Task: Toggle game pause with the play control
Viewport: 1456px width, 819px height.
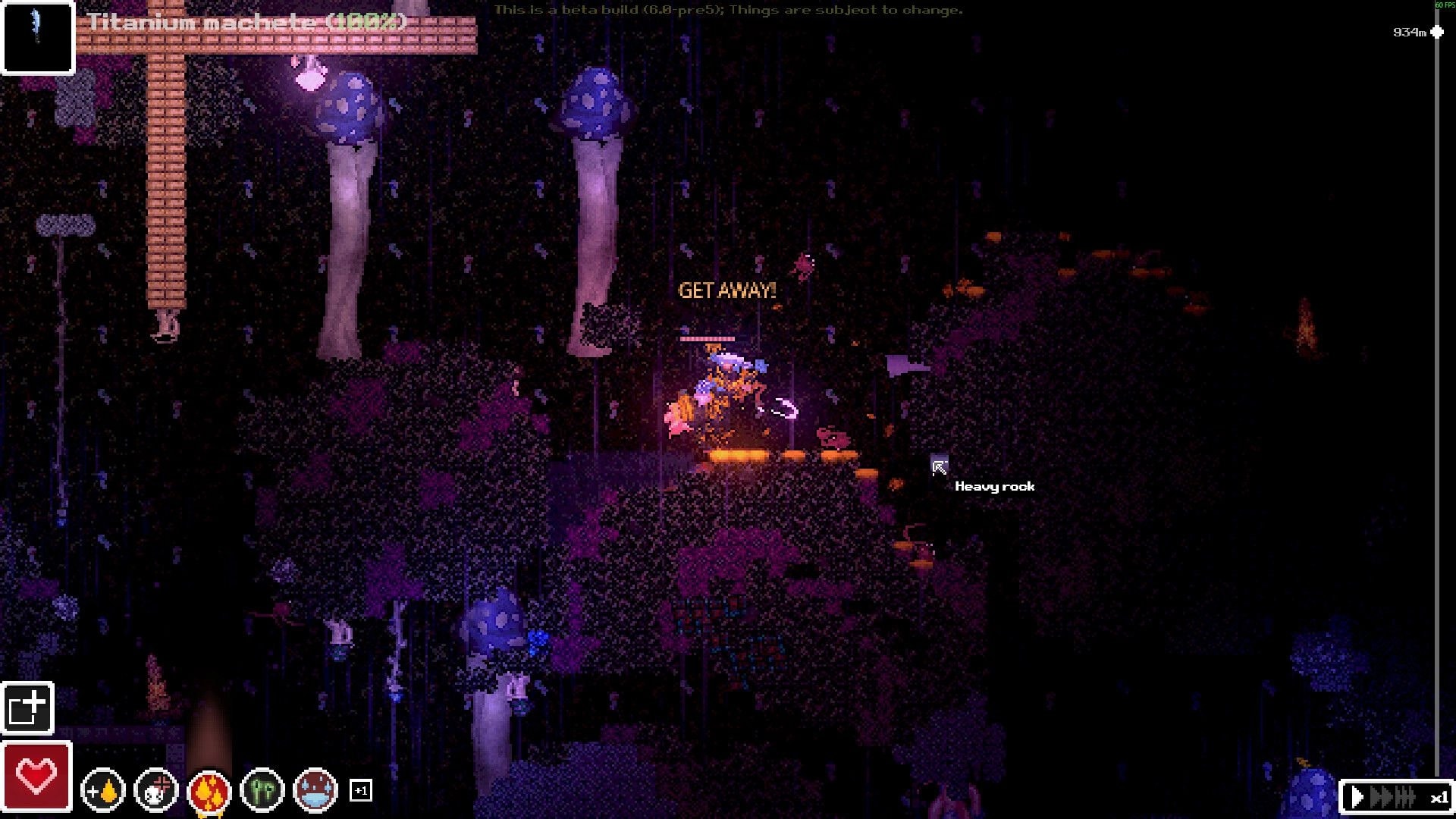Action: [1357, 796]
